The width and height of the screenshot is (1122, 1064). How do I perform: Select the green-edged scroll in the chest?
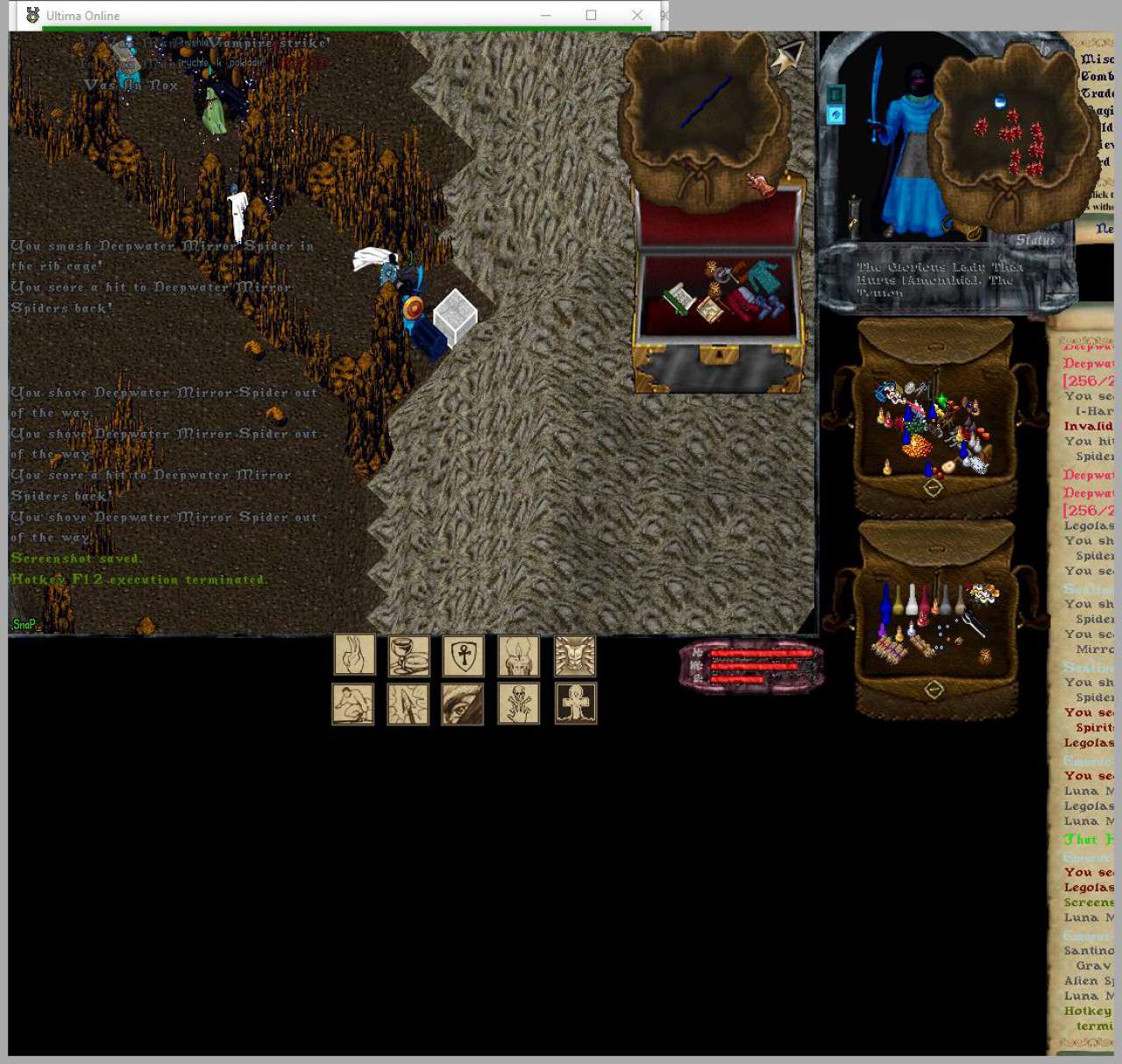tap(678, 300)
